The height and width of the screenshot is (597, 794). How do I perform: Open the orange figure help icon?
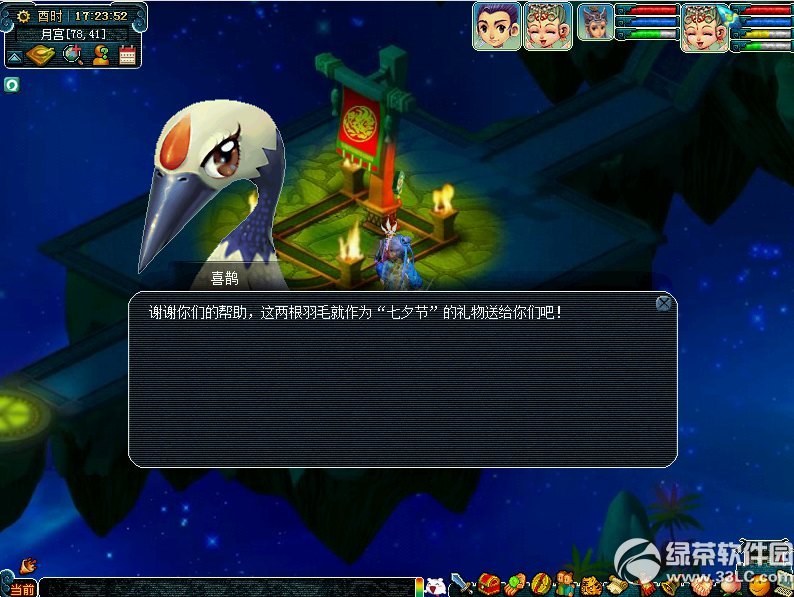tap(100, 55)
